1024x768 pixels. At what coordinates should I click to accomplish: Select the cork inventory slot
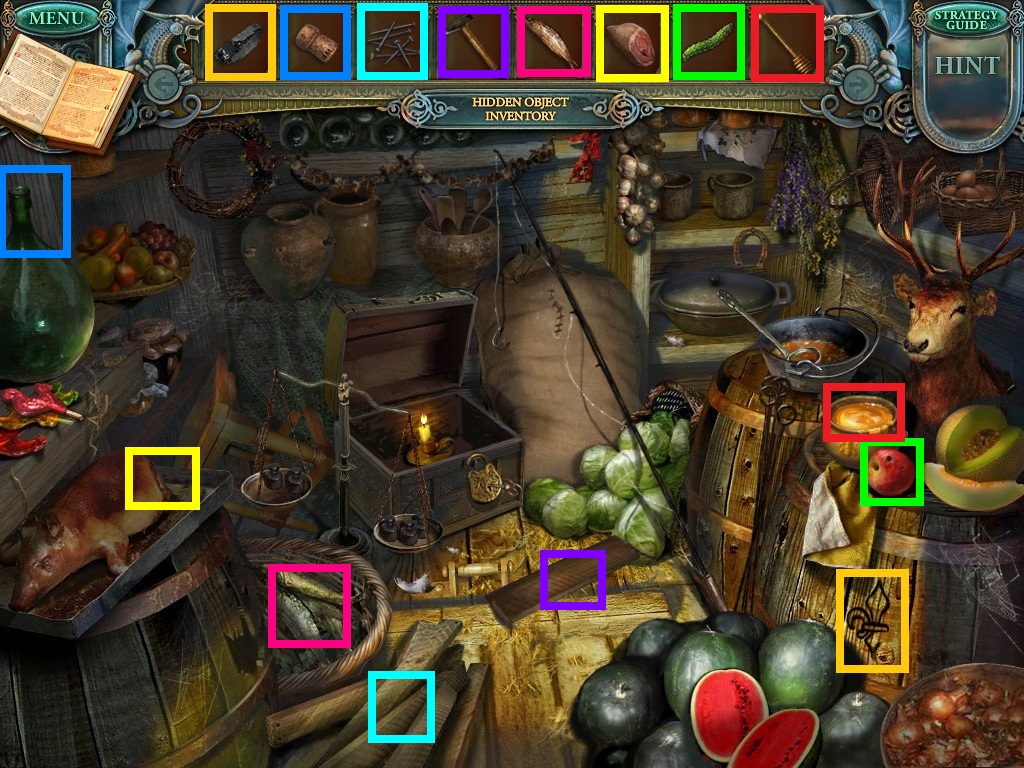[316, 42]
